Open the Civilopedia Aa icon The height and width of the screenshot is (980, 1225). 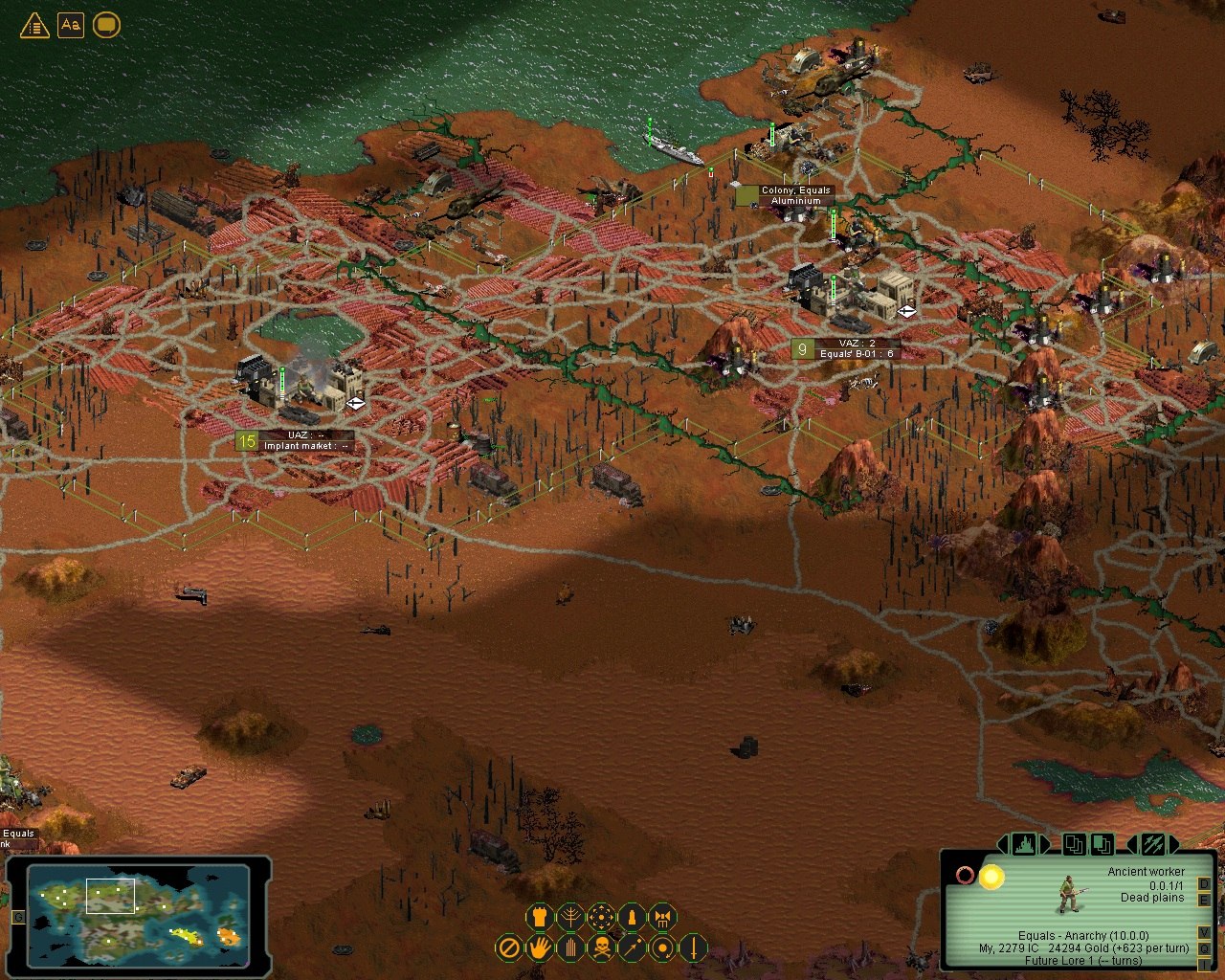[71, 25]
